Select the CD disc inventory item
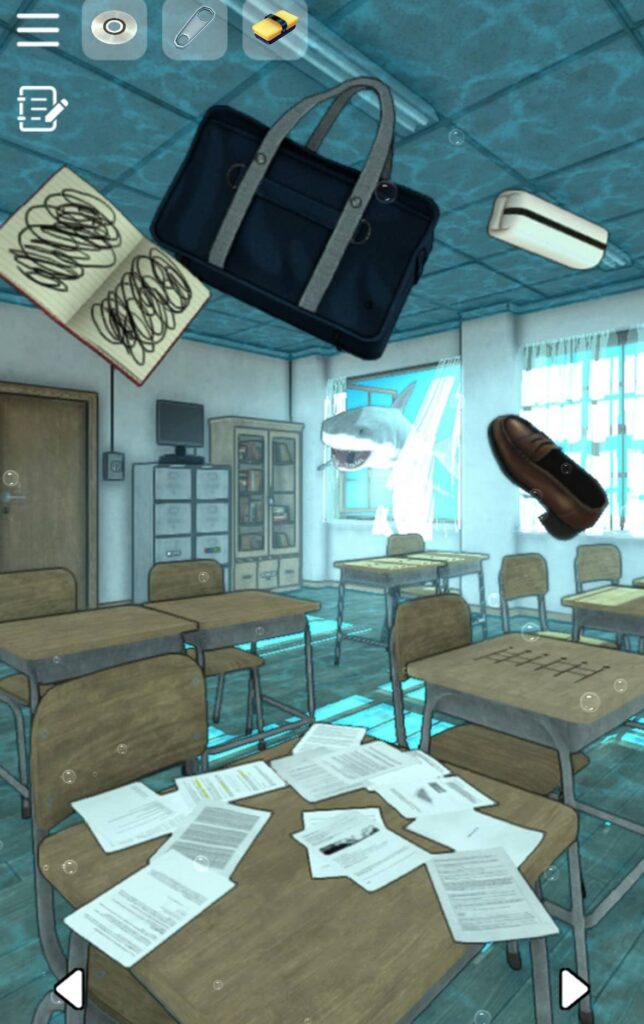644x1024 pixels. [113, 28]
